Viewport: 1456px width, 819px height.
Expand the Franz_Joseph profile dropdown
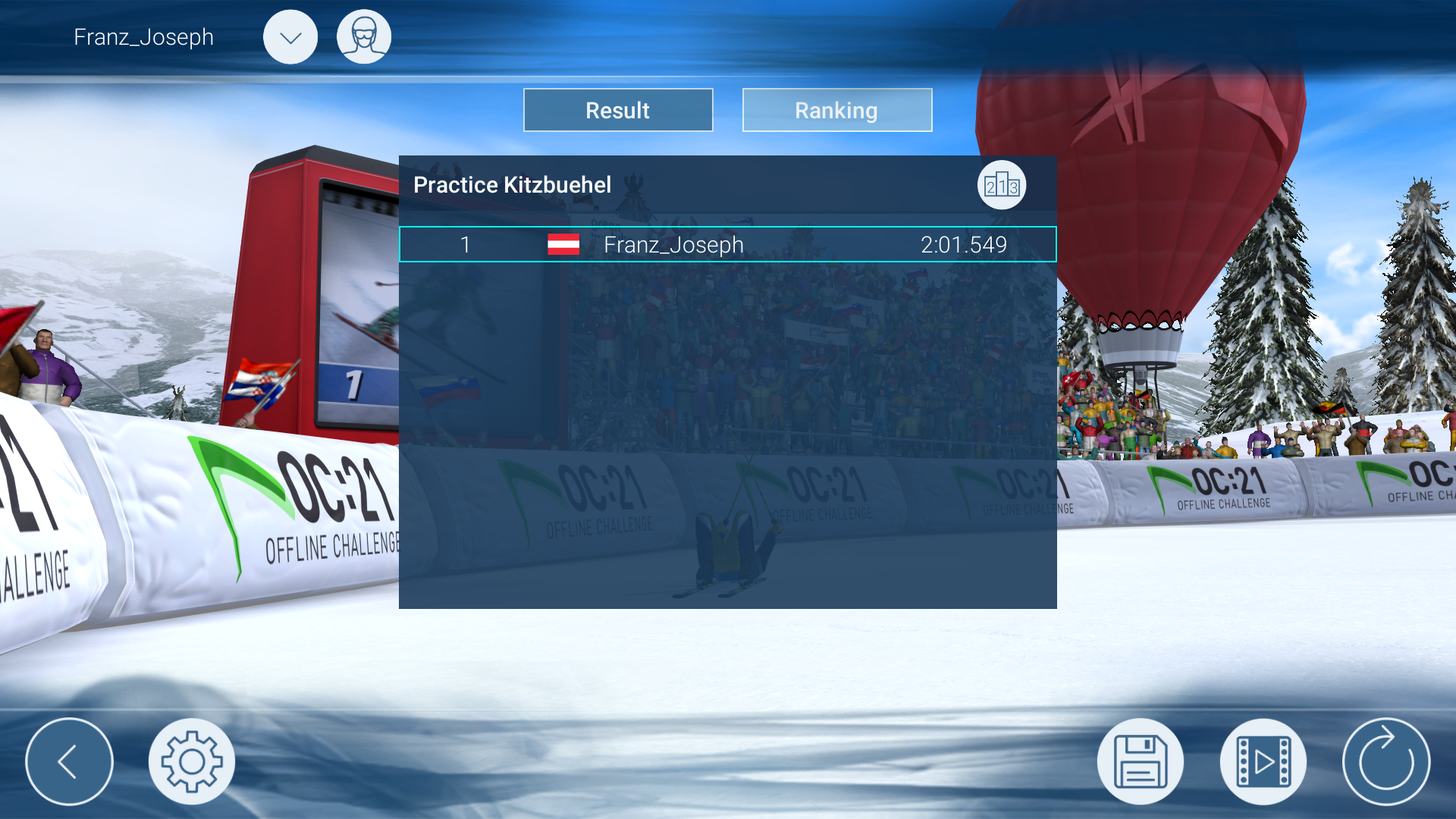click(x=290, y=37)
